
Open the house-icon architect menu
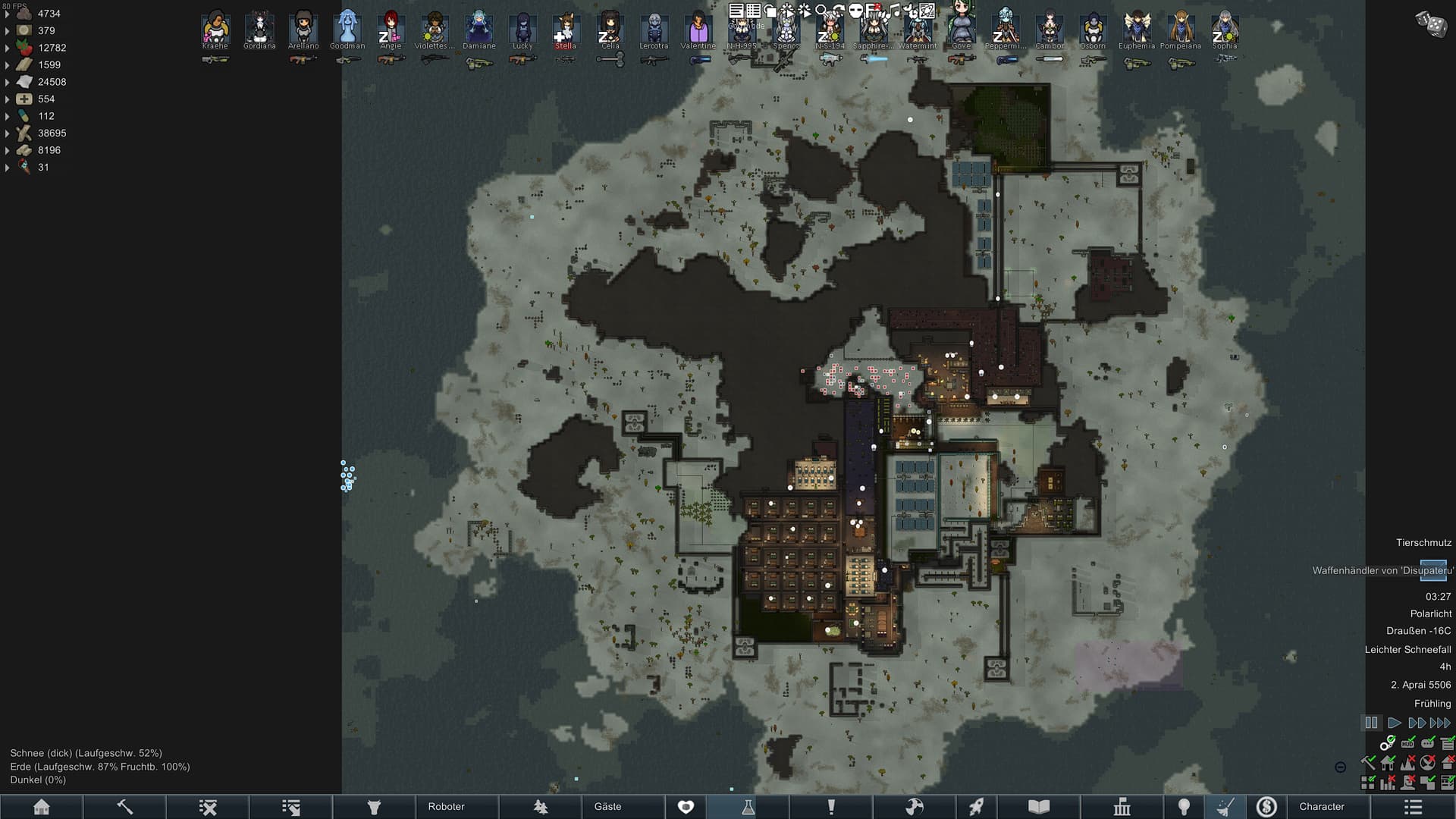[42, 807]
